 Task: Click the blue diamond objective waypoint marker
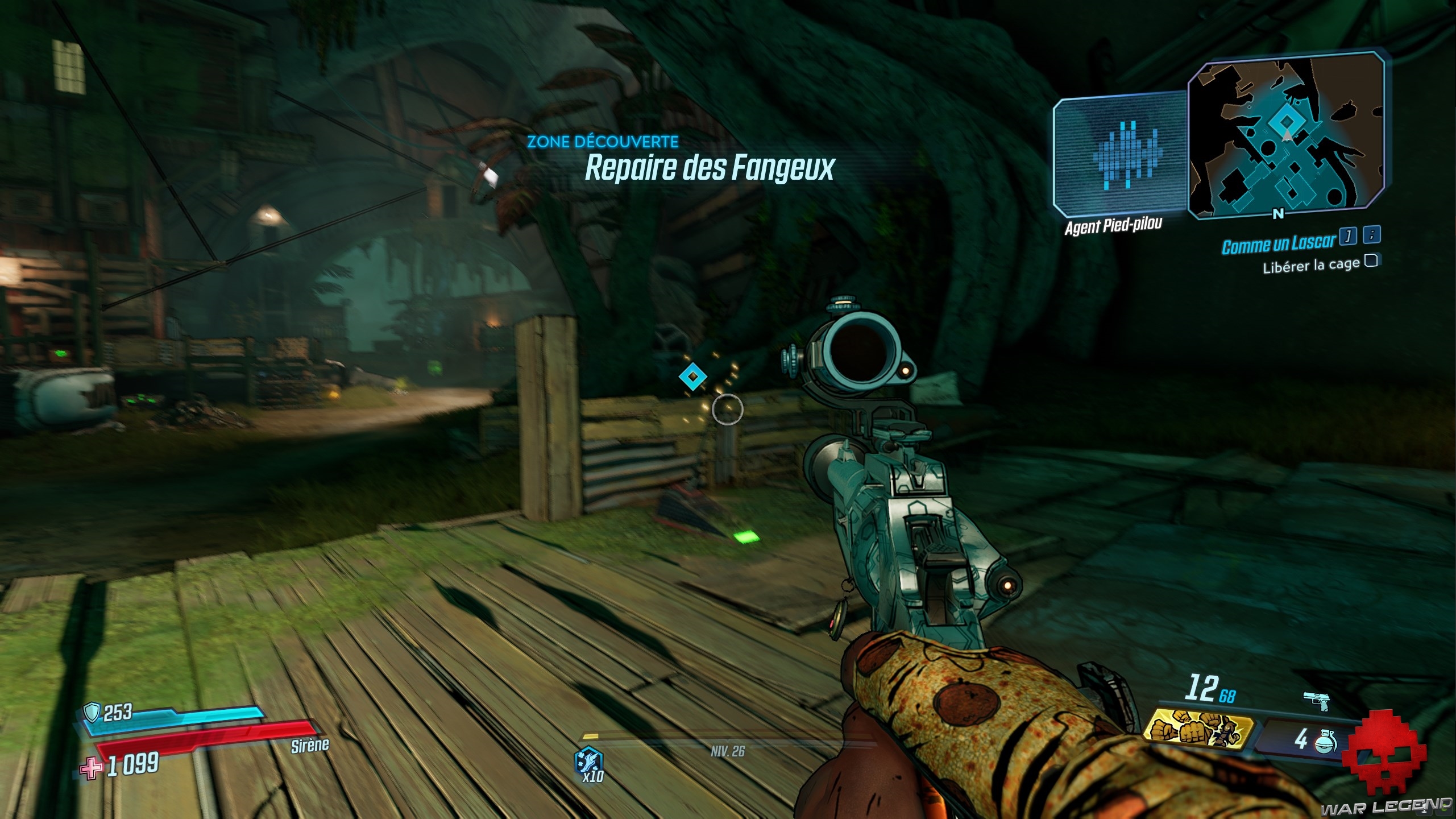coord(693,376)
